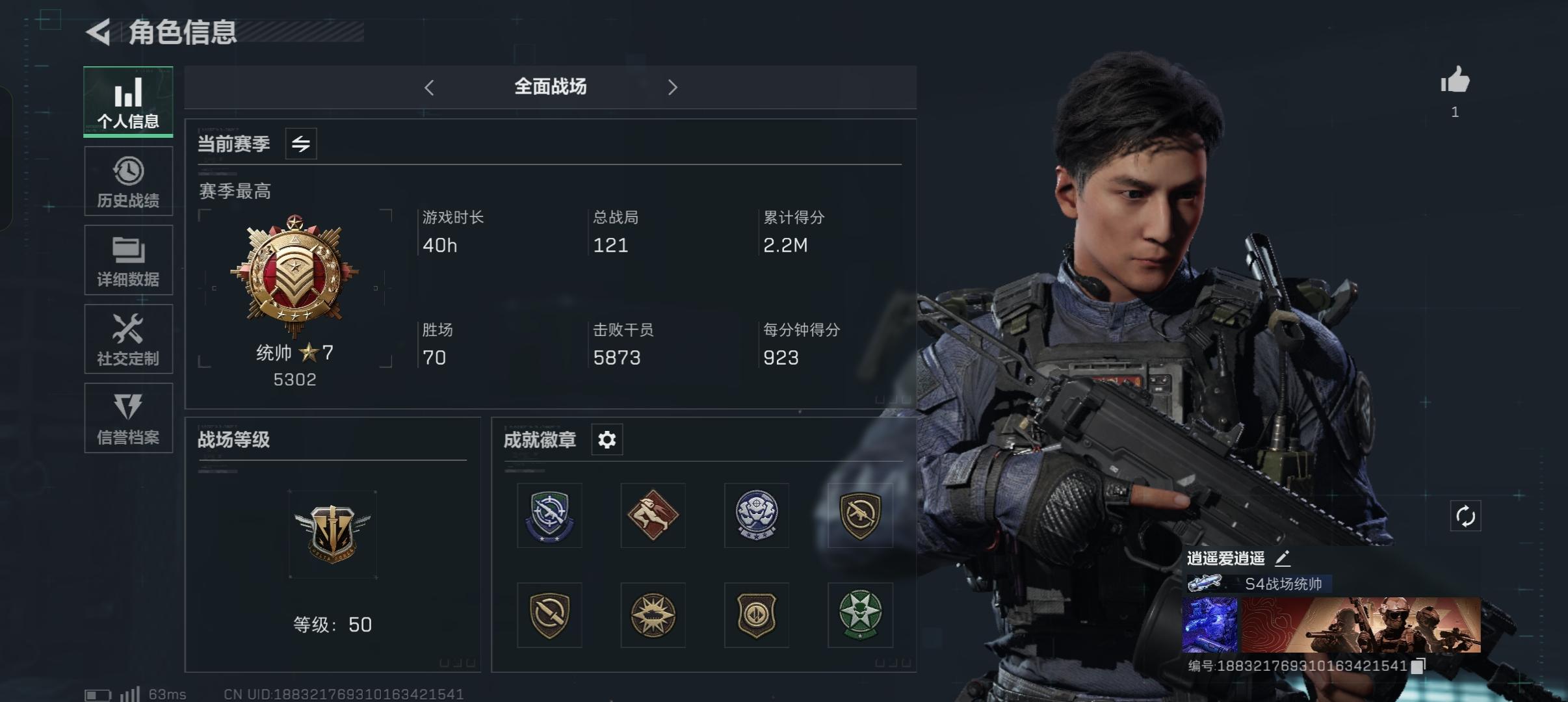Open achievement badge settings via the gear icon
The width and height of the screenshot is (1568, 702).
click(607, 439)
